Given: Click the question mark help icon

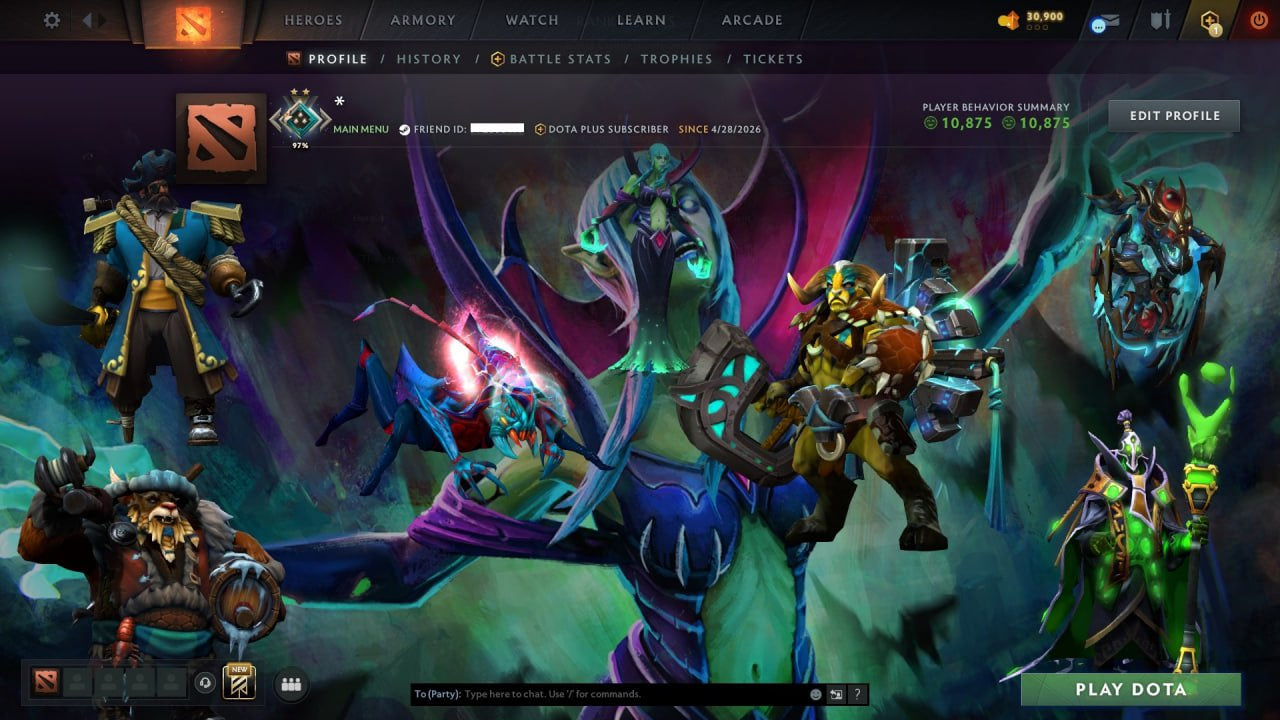Looking at the screenshot, I should 857,694.
